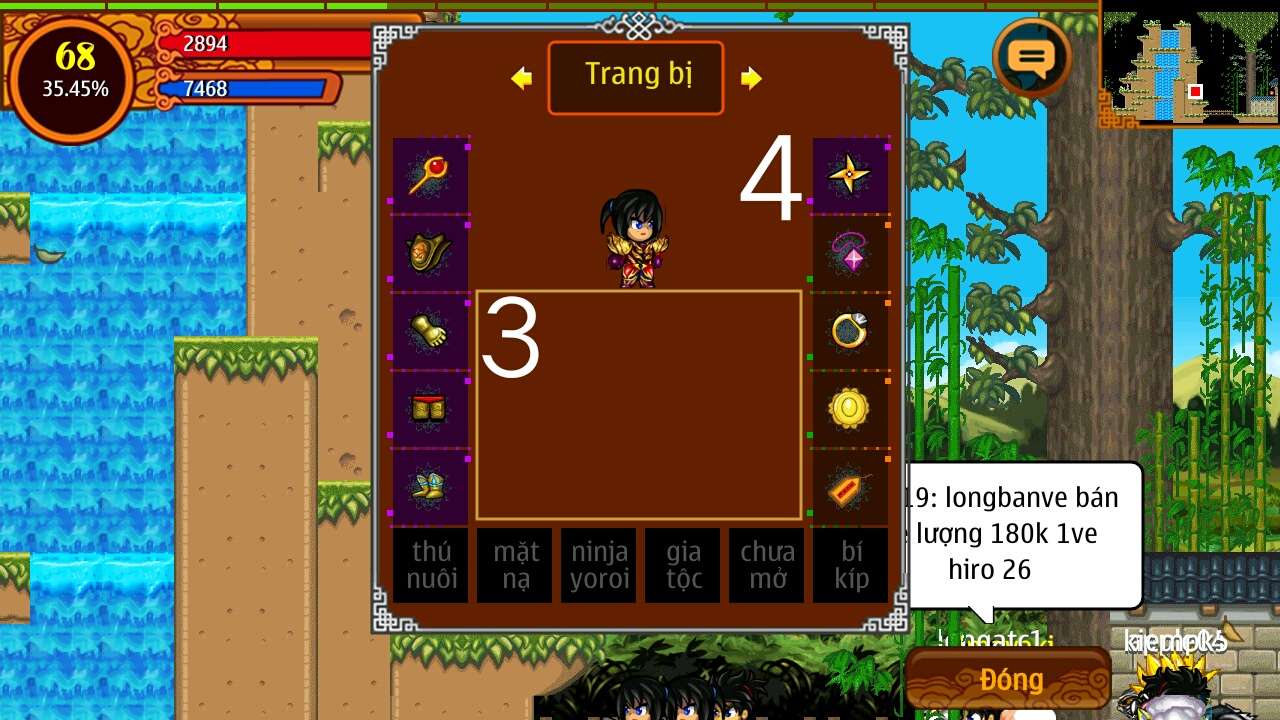Select the golden medallion equipment slot
The height and width of the screenshot is (720, 1280).
click(x=850, y=409)
